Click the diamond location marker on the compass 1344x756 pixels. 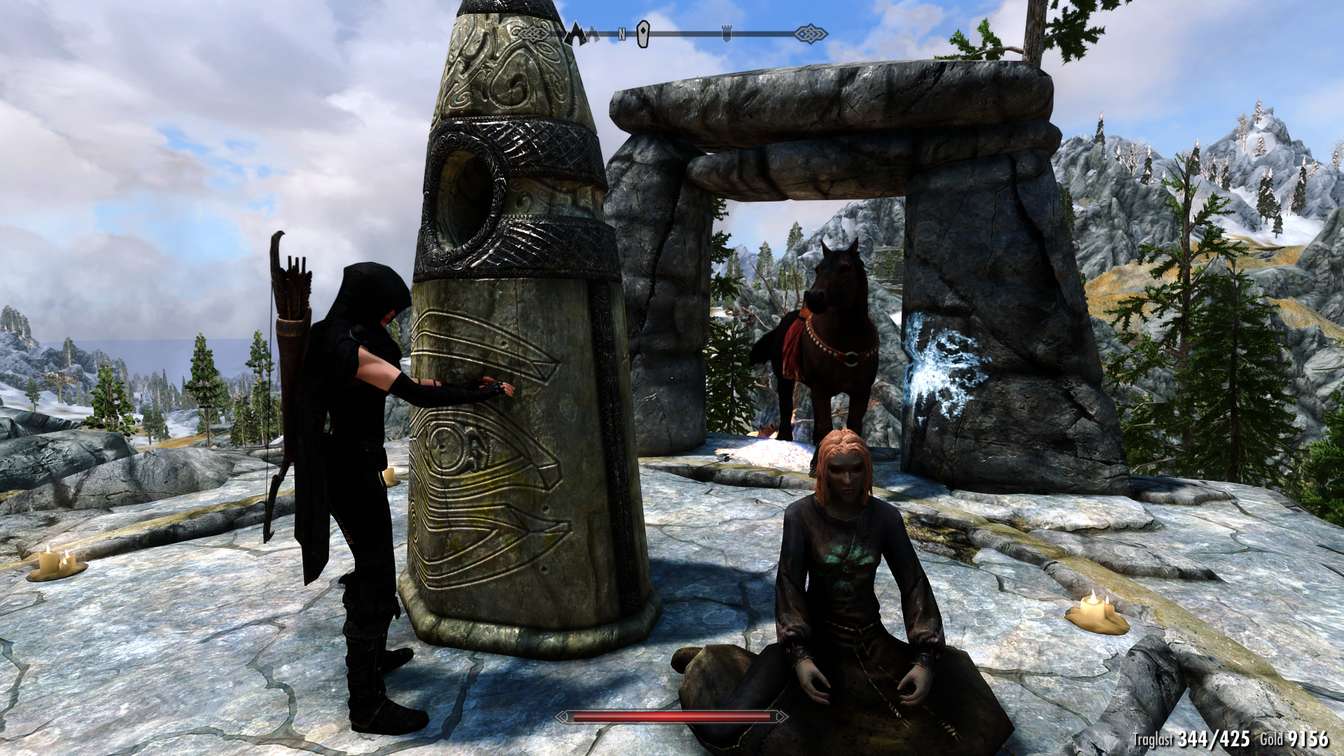point(644,32)
